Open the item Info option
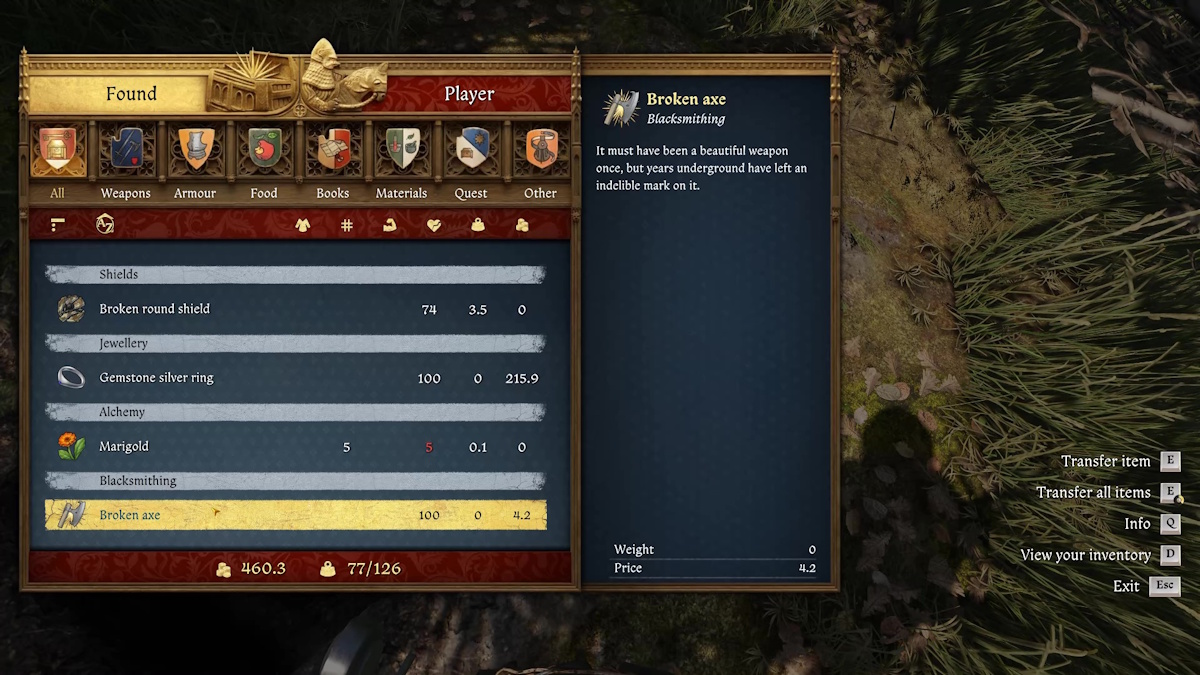 (1137, 523)
